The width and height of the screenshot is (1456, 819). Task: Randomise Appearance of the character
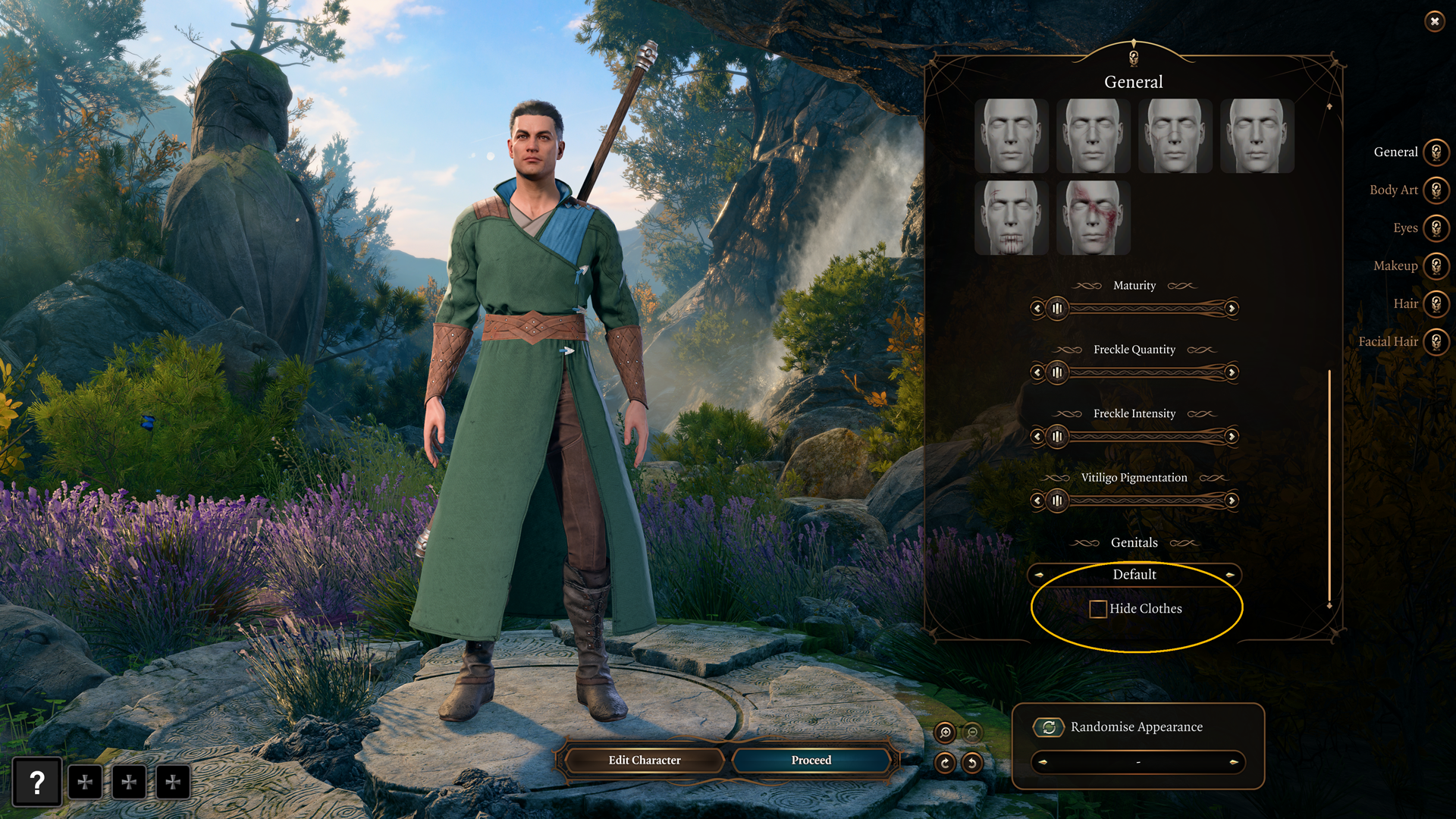click(x=1049, y=727)
